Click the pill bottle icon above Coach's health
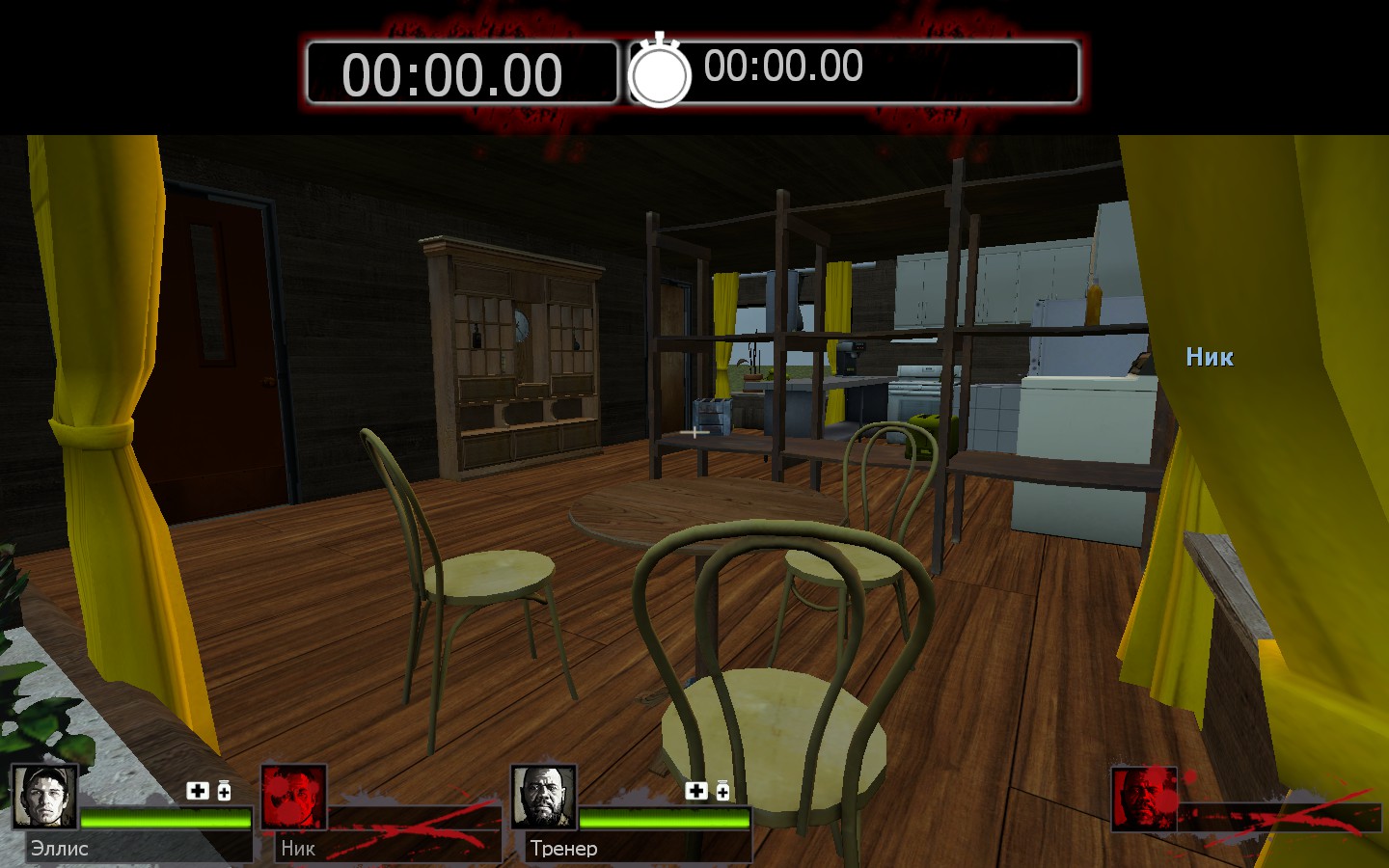 [722, 791]
